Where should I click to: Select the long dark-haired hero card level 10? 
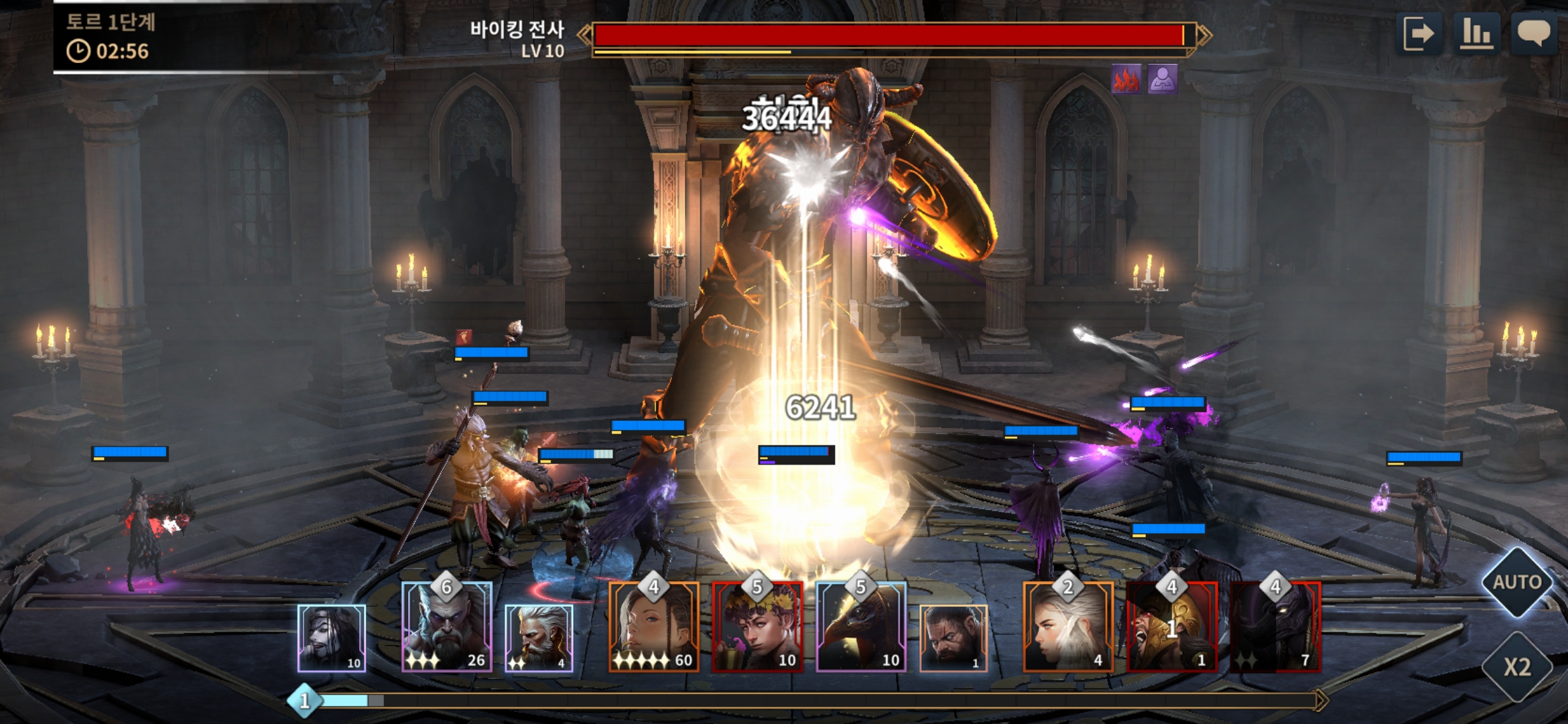(x=332, y=638)
